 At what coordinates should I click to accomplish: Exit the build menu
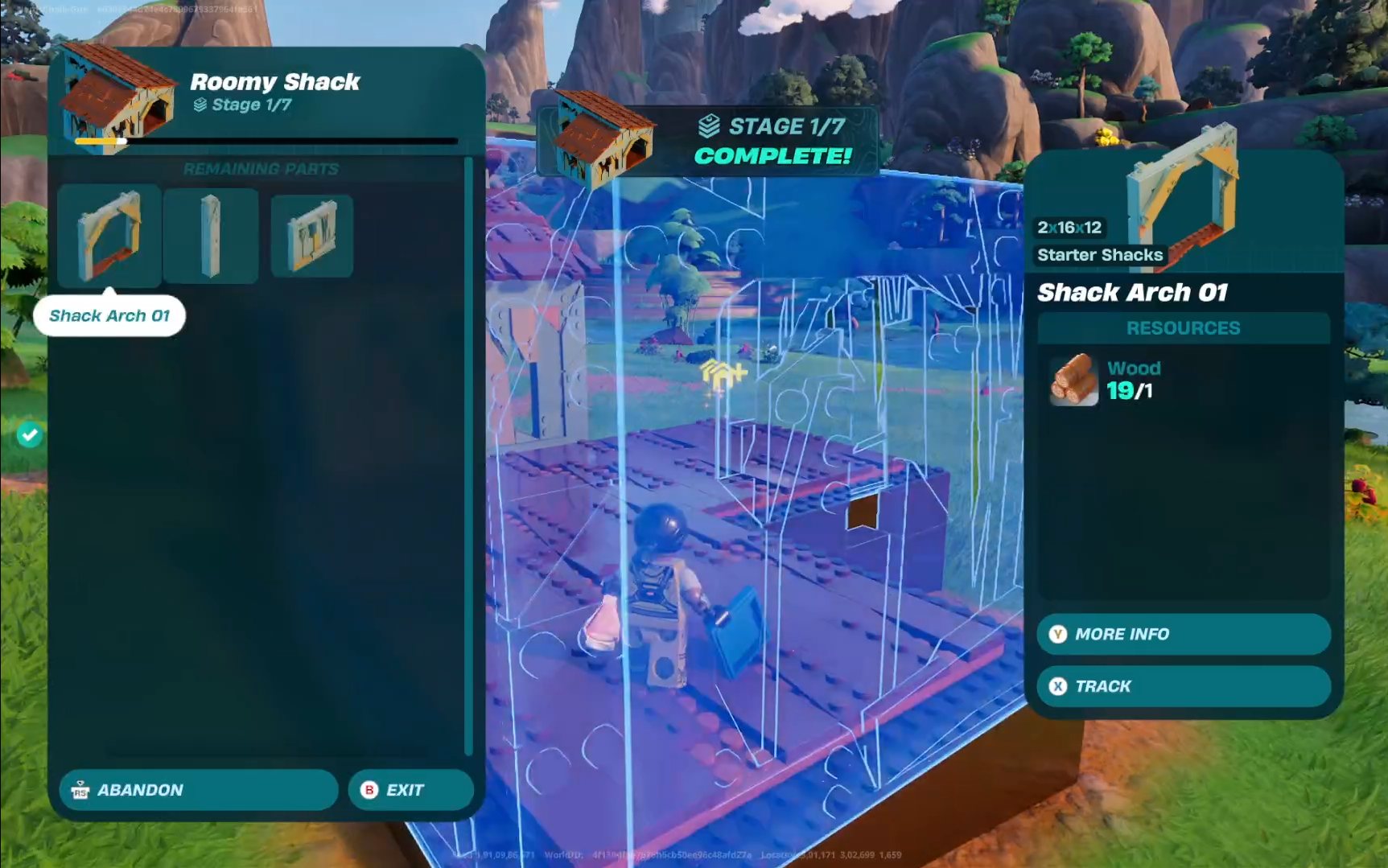click(x=410, y=790)
